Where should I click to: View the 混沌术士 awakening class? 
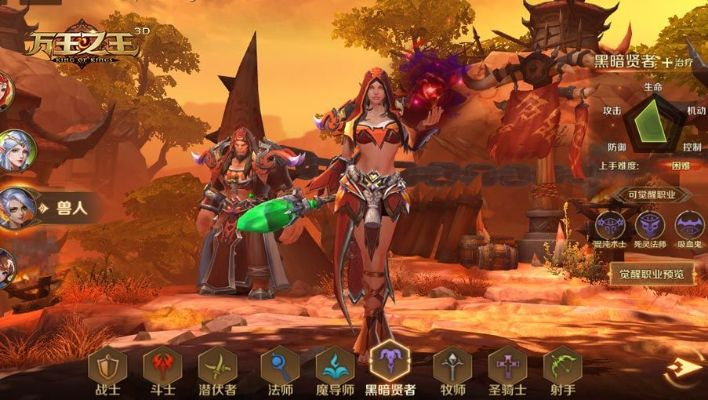pos(610,225)
